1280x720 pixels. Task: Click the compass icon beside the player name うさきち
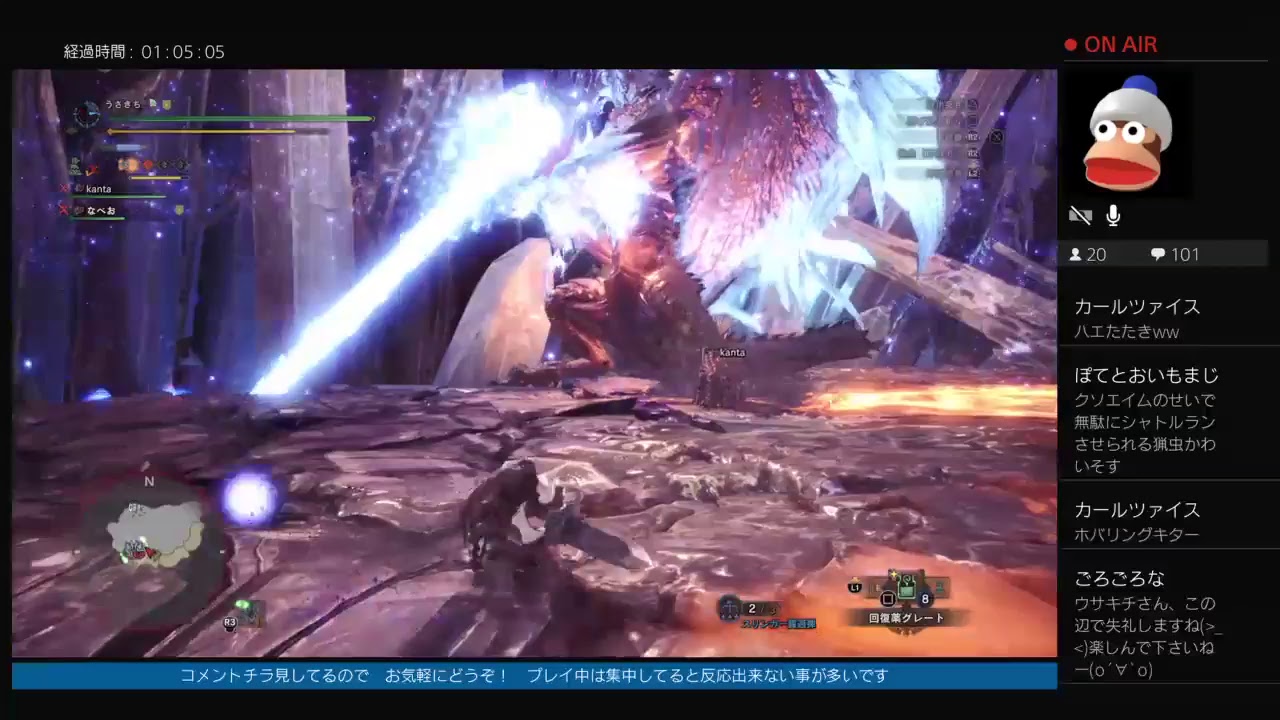[x=86, y=115]
